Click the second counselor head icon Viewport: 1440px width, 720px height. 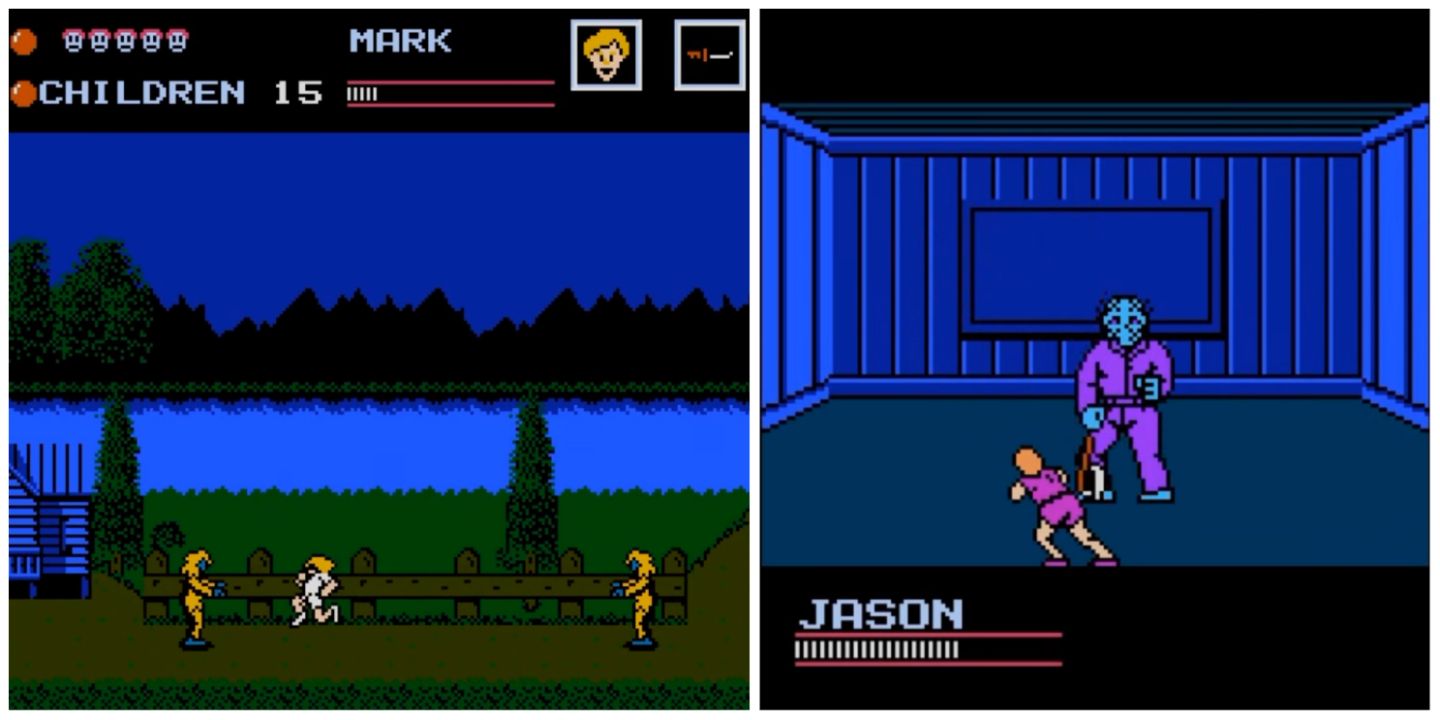[x=99, y=40]
